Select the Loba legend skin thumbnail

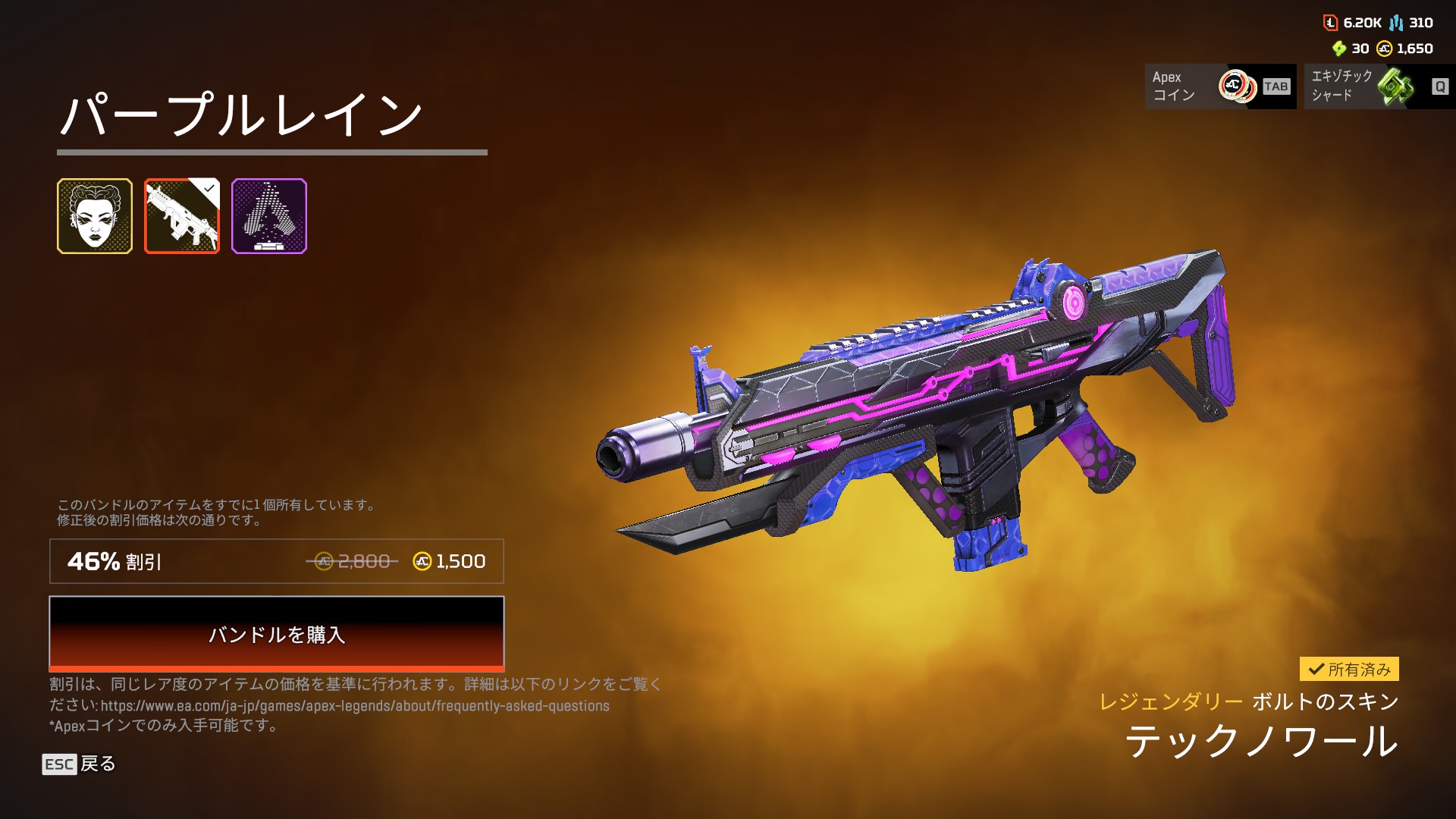95,216
